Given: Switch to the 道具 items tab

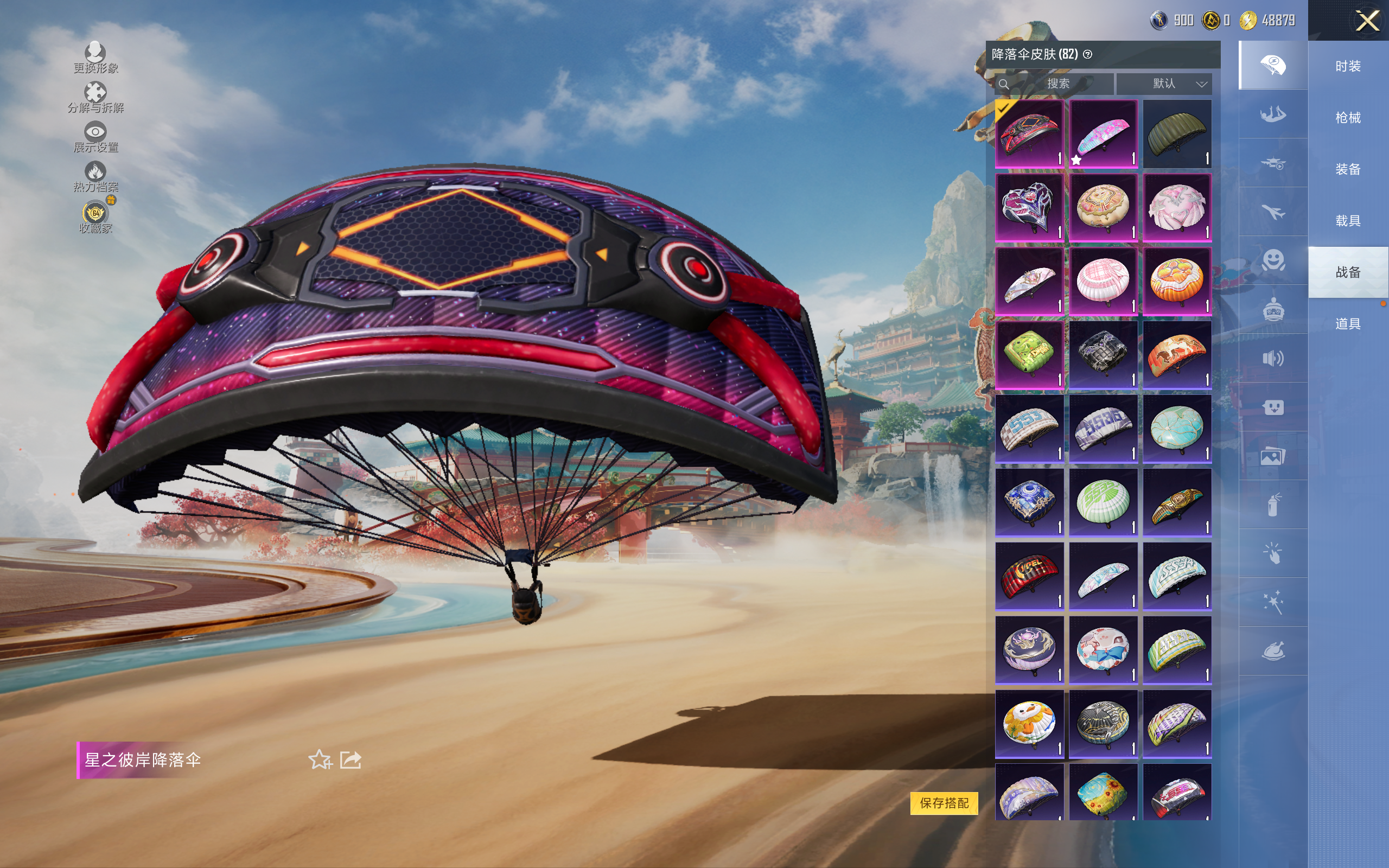Looking at the screenshot, I should point(1348,324).
